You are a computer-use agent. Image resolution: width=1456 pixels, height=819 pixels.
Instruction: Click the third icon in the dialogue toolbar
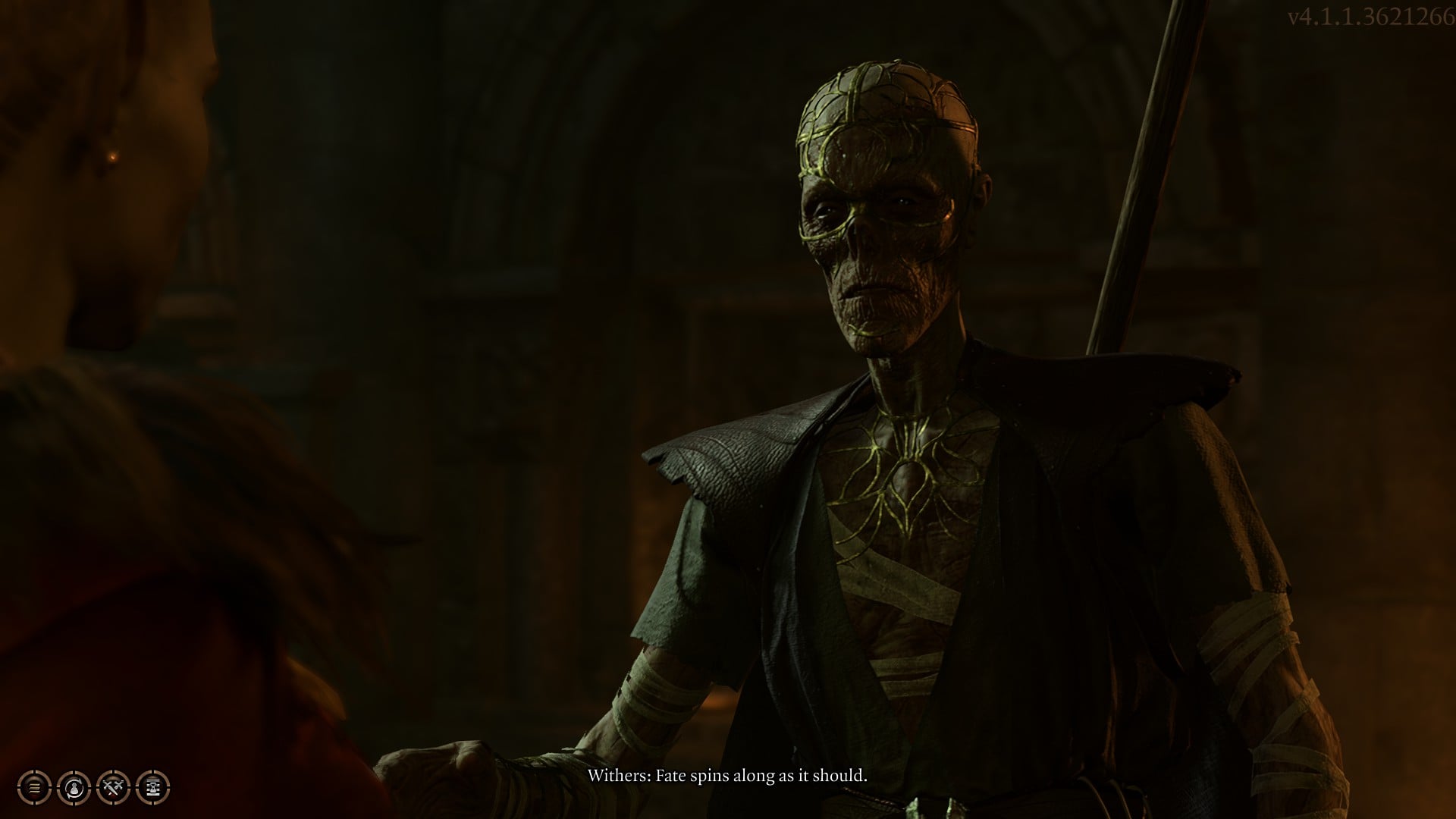[112, 787]
